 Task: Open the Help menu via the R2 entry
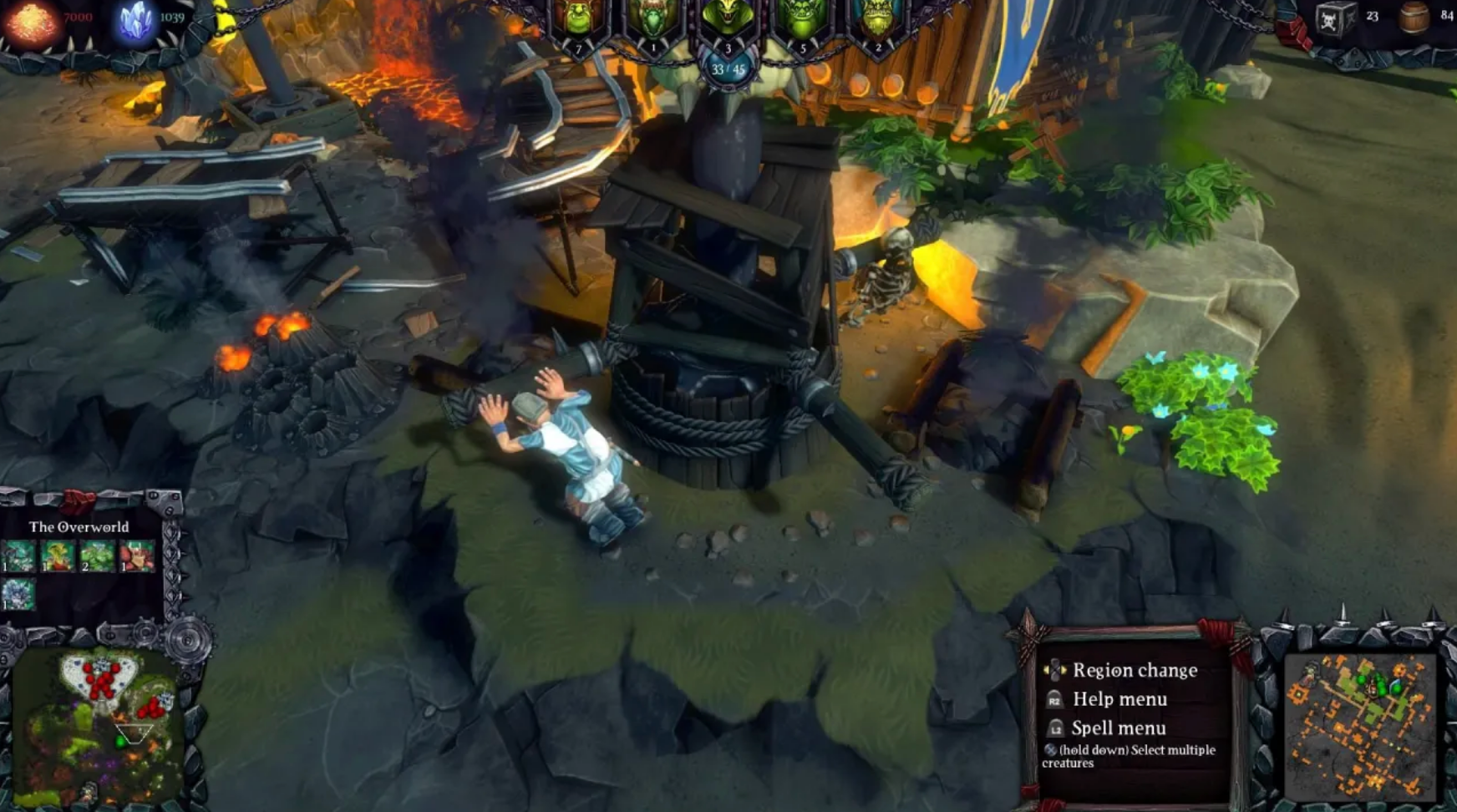tap(1121, 699)
